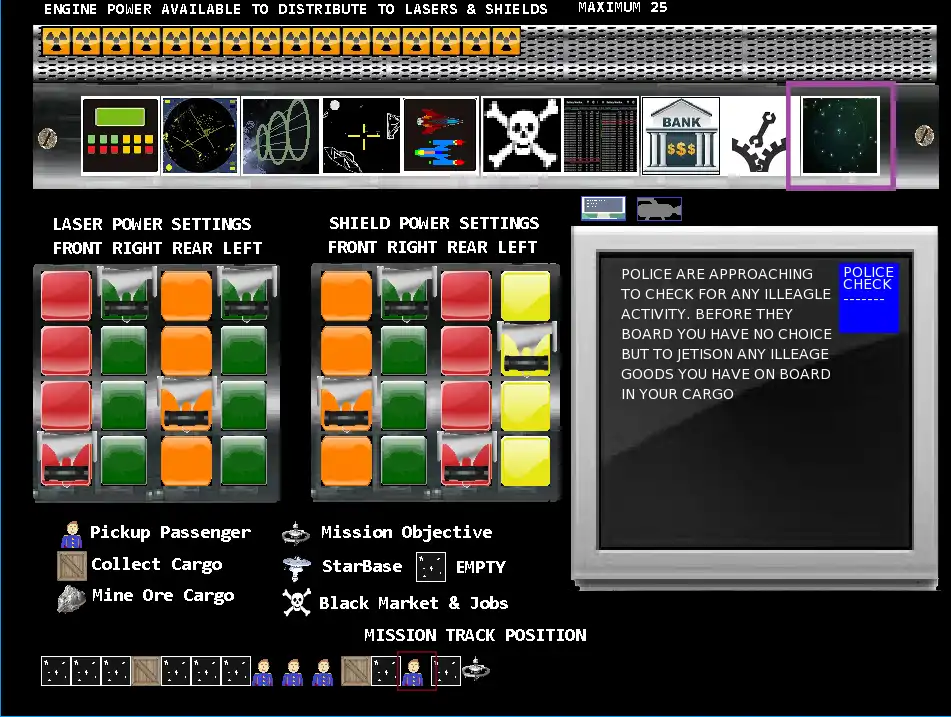Open the trading data table icon

(600, 136)
